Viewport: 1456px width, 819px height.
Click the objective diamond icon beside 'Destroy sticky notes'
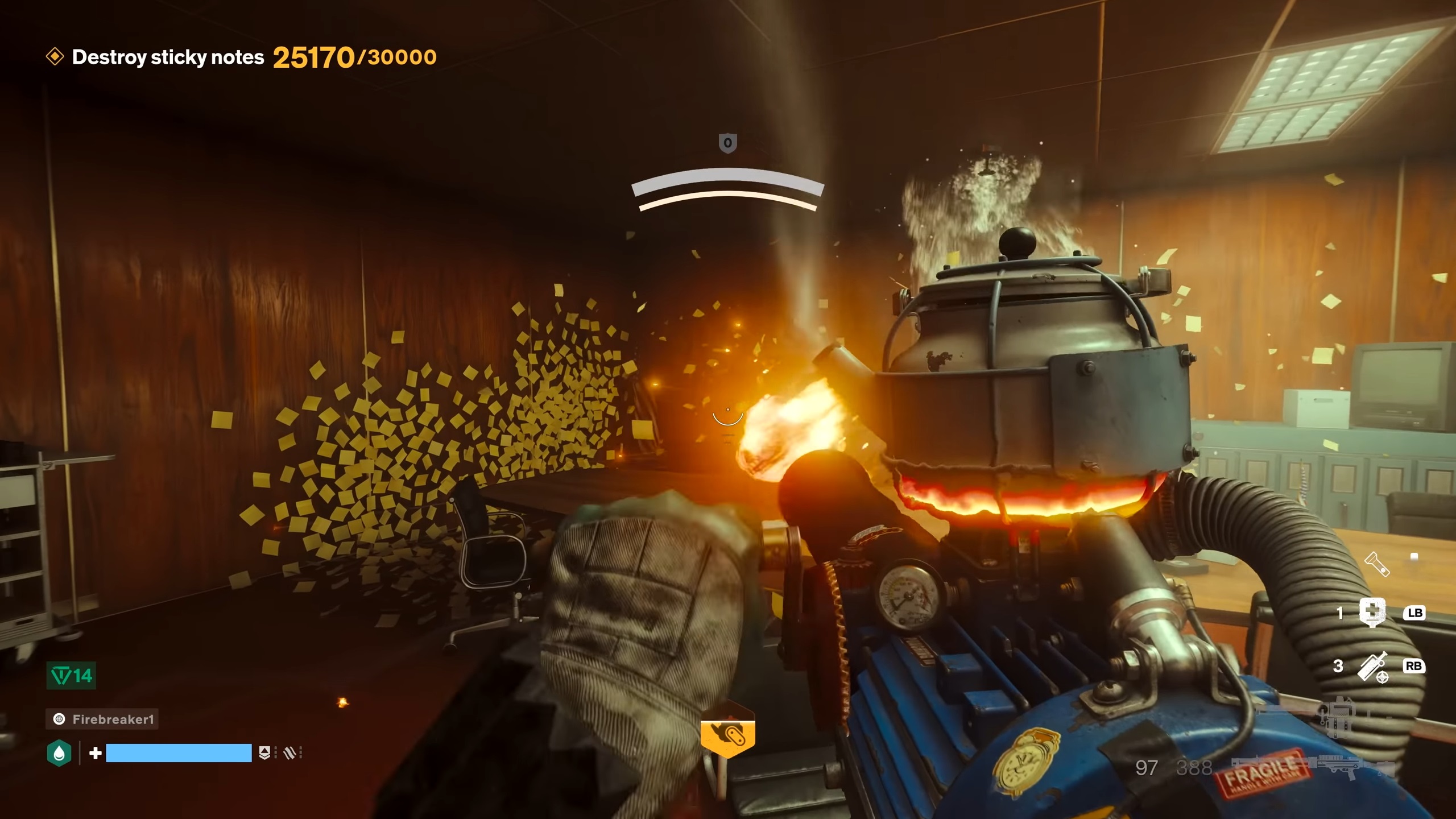tap(55, 57)
